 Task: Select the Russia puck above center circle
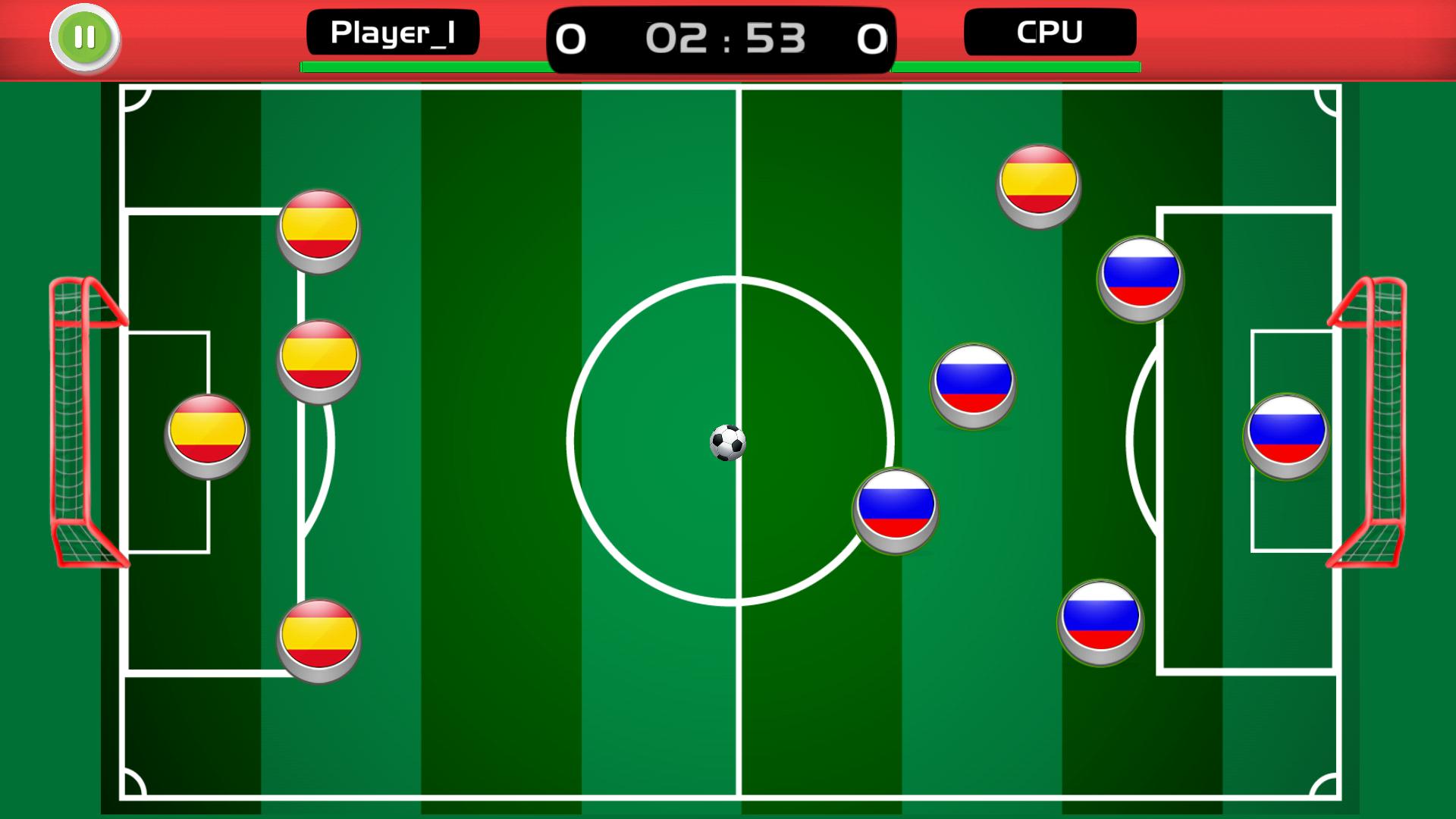coord(973,385)
